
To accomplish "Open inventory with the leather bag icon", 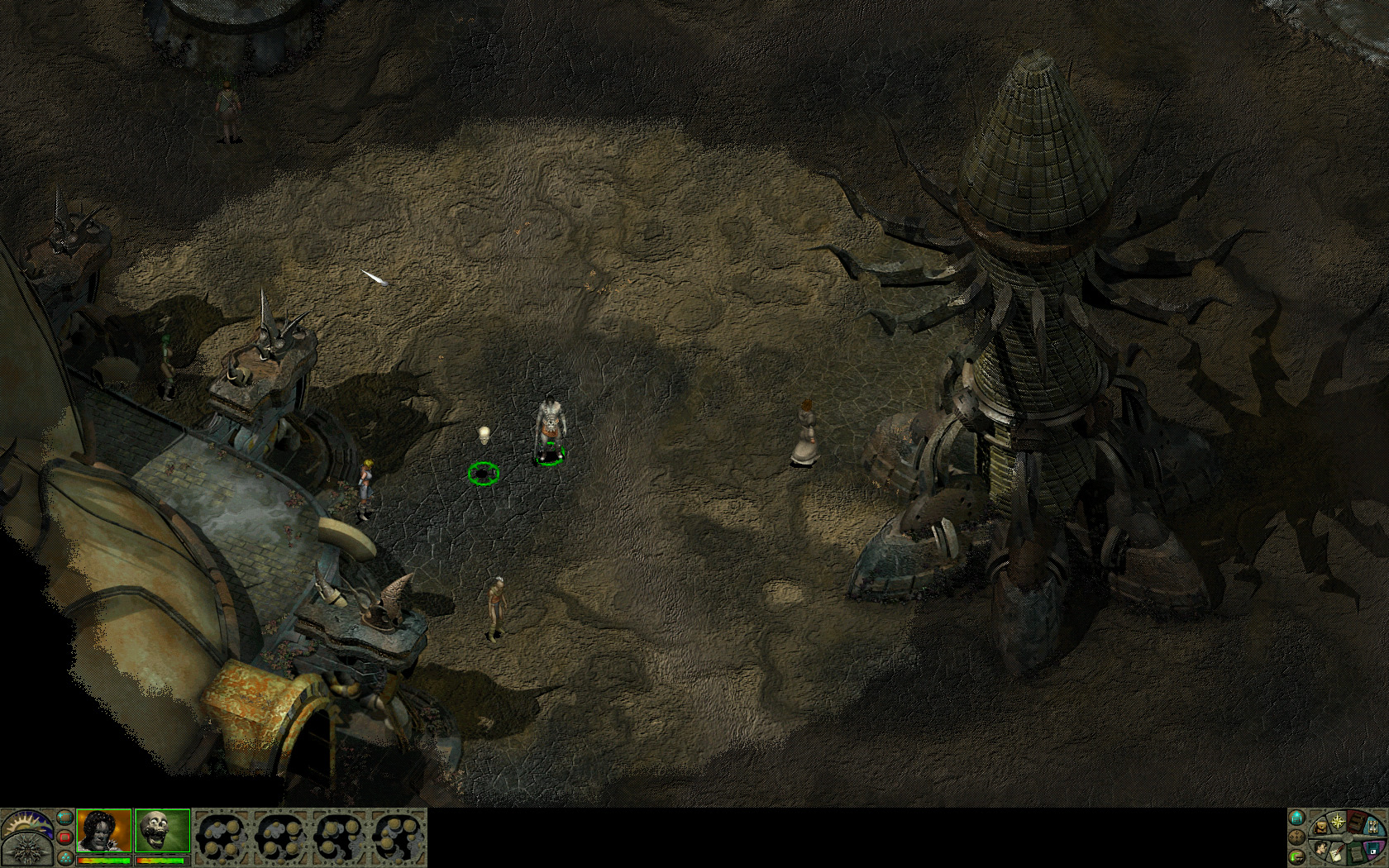I will 1320,827.
